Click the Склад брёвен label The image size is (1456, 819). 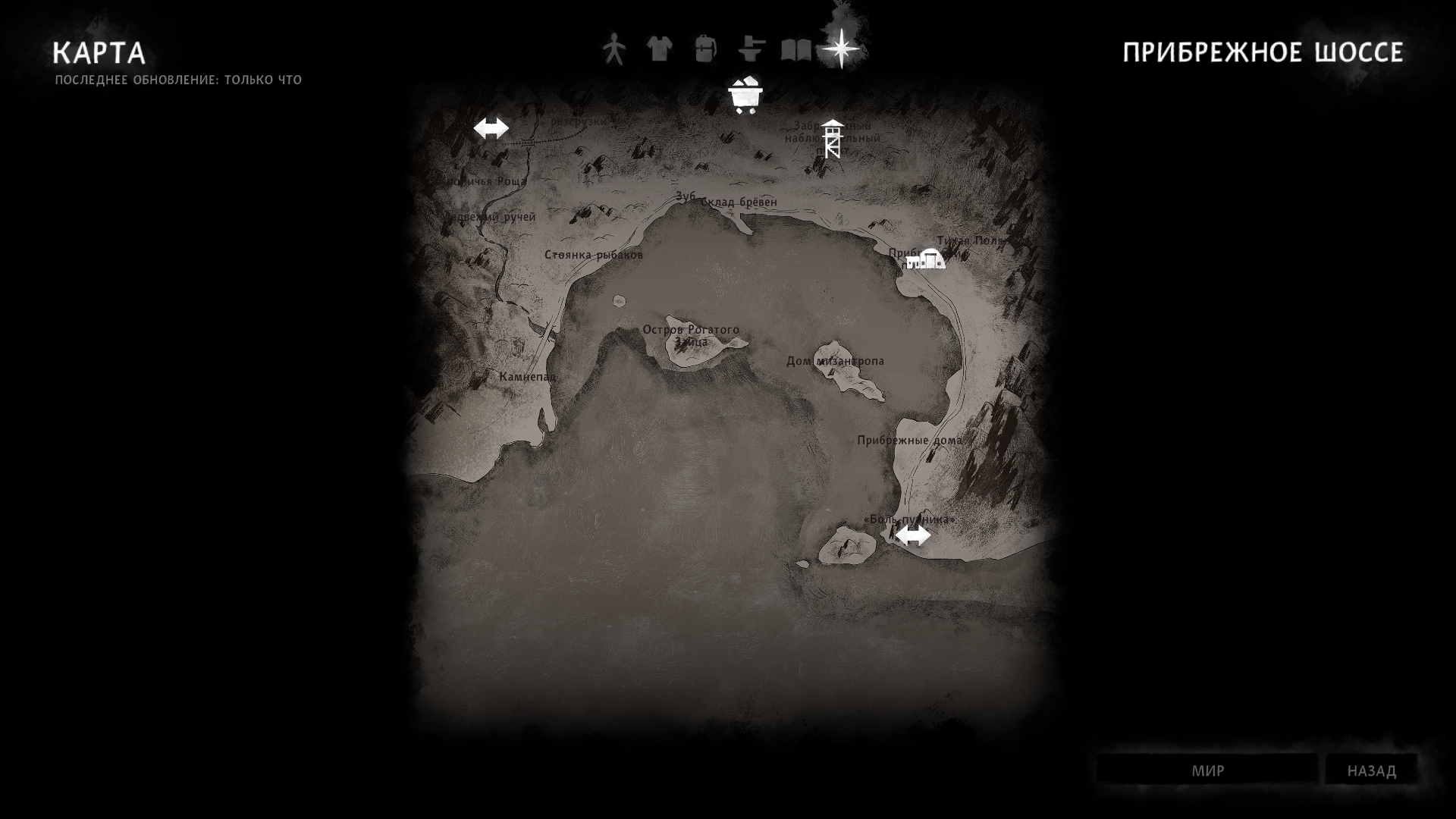738,202
